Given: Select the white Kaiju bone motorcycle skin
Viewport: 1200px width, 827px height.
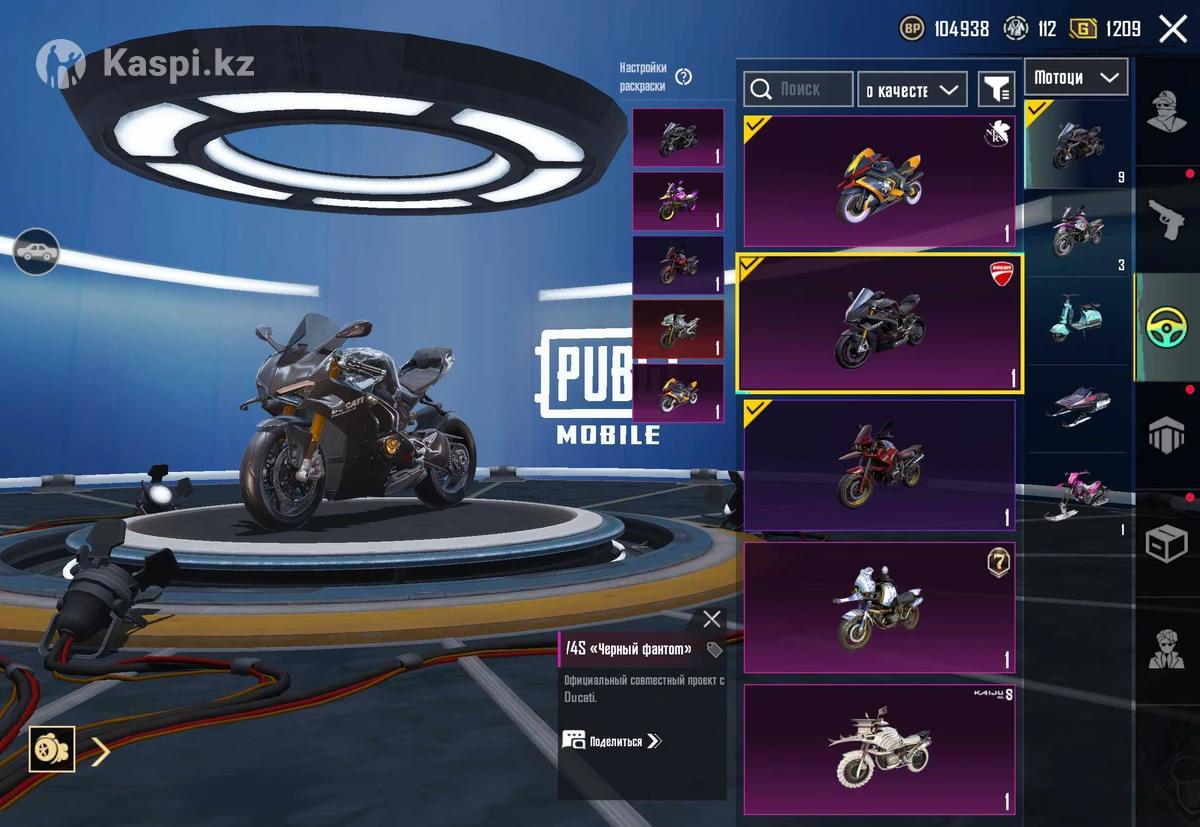Looking at the screenshot, I should pyautogui.click(x=879, y=749).
